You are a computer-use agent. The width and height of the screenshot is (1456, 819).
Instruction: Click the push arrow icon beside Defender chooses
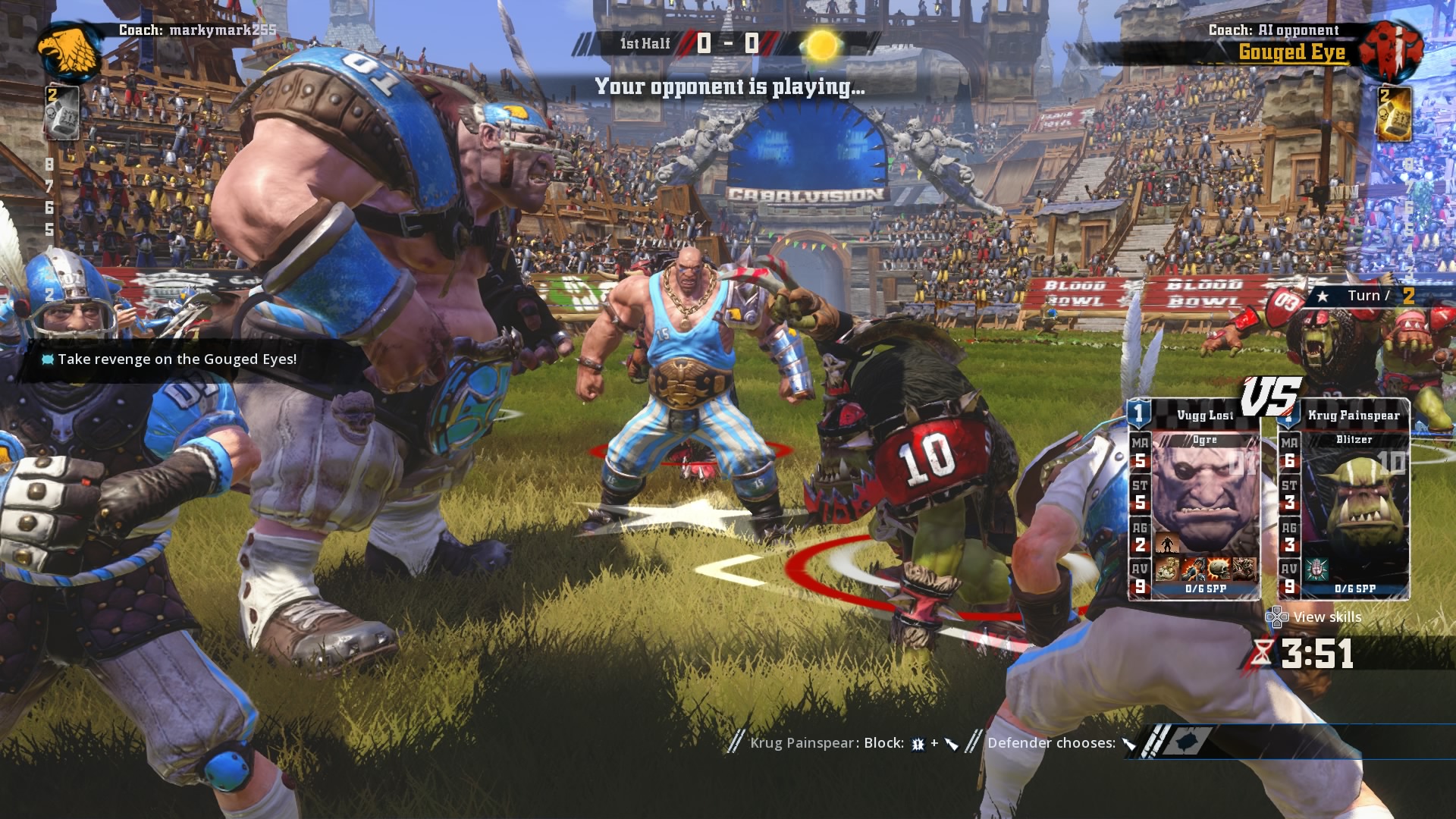click(1130, 743)
